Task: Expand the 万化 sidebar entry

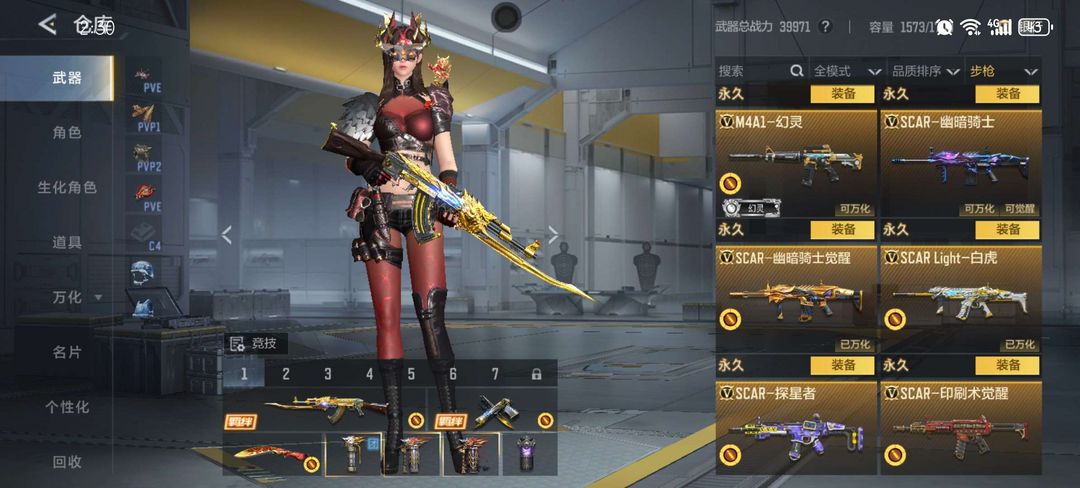Action: 75,297
